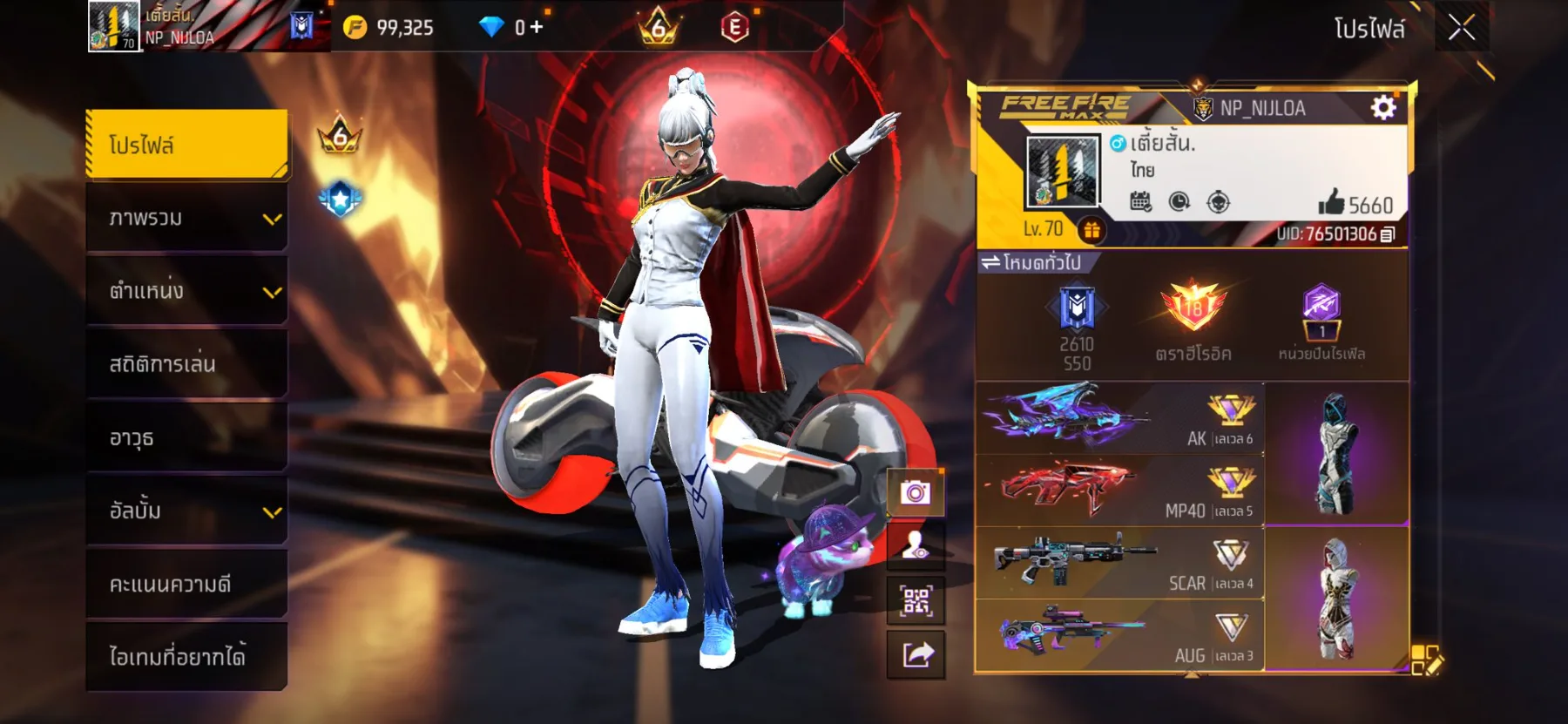Select the AK weapon skin row
This screenshot has width=1568, height=724.
tap(1119, 418)
